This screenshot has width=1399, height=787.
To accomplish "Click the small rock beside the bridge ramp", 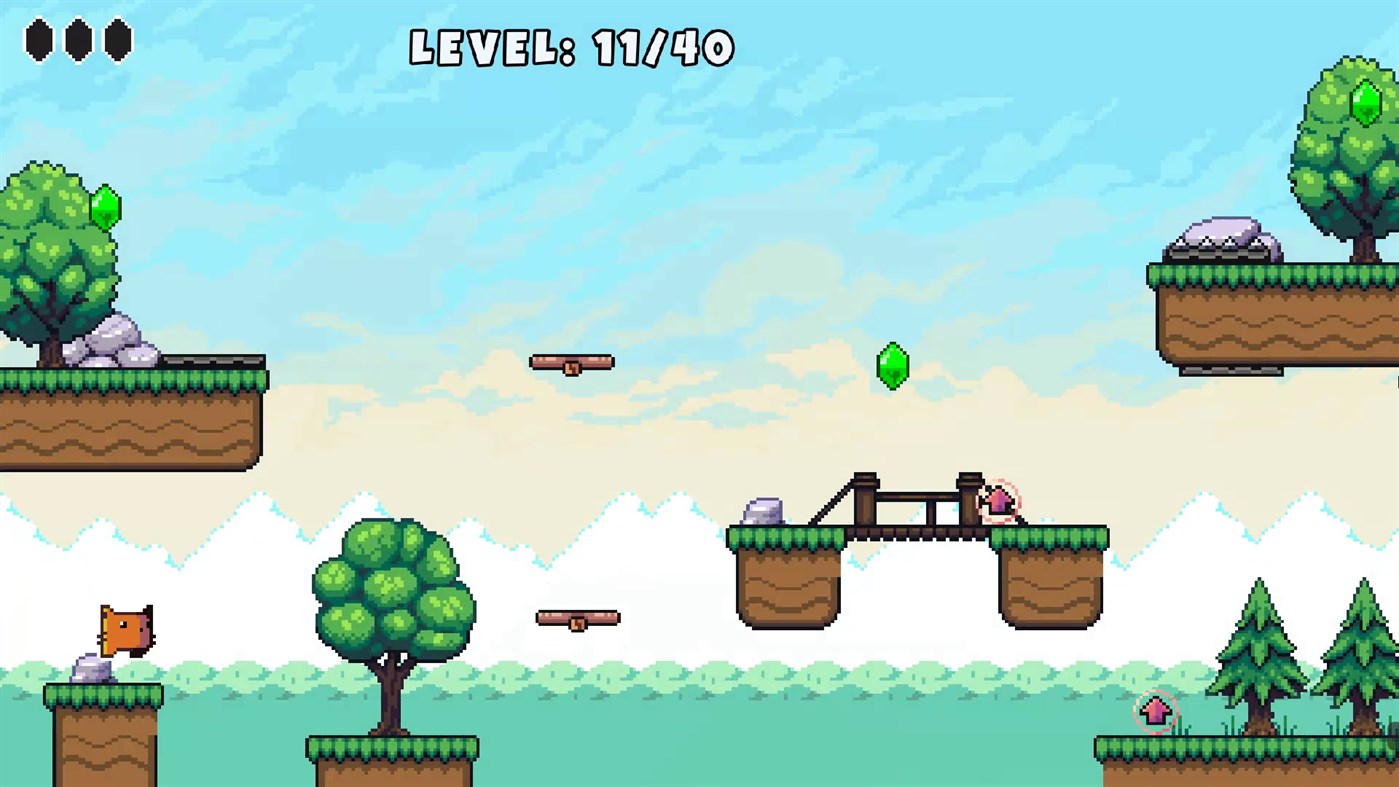I will click(x=762, y=512).
